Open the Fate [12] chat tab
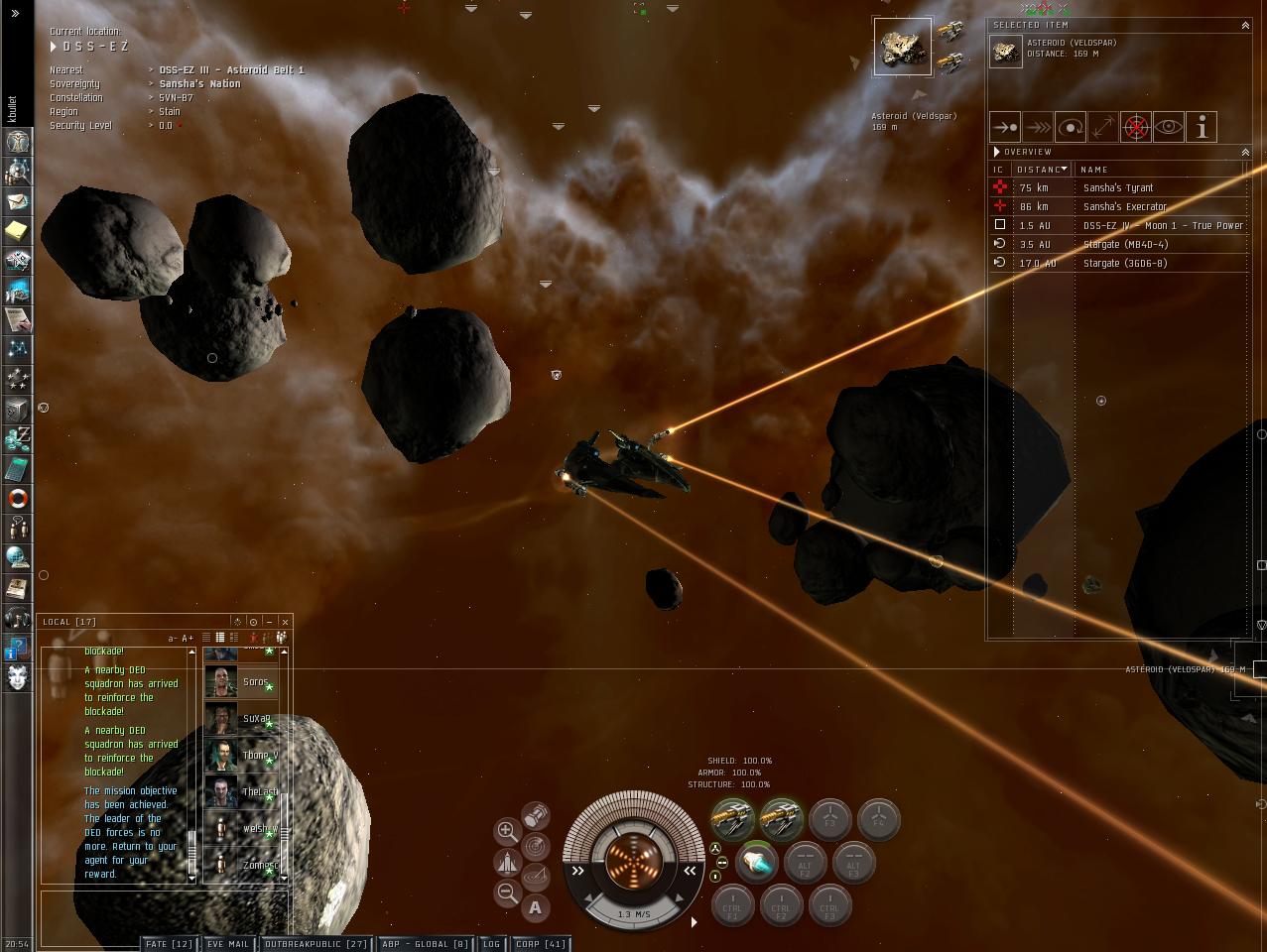The width and height of the screenshot is (1267, 952). coord(170,944)
